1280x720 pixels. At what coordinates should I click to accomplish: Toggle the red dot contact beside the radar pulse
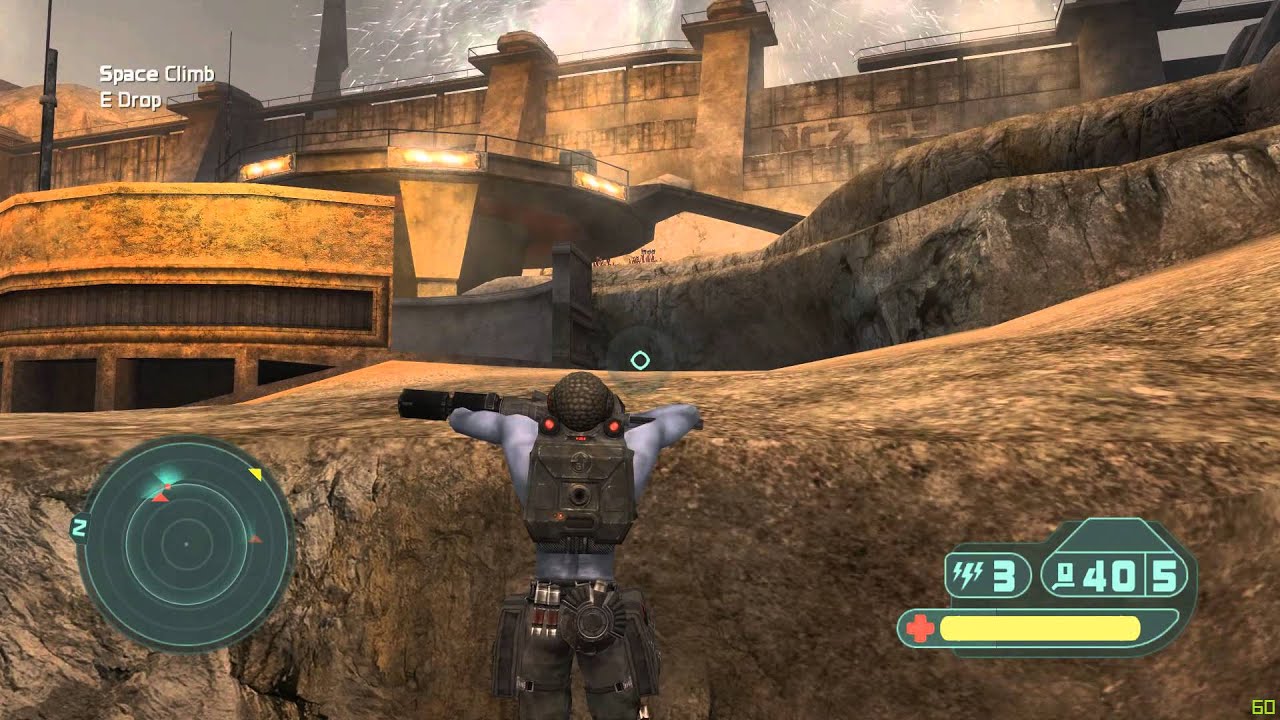pyautogui.click(x=168, y=487)
